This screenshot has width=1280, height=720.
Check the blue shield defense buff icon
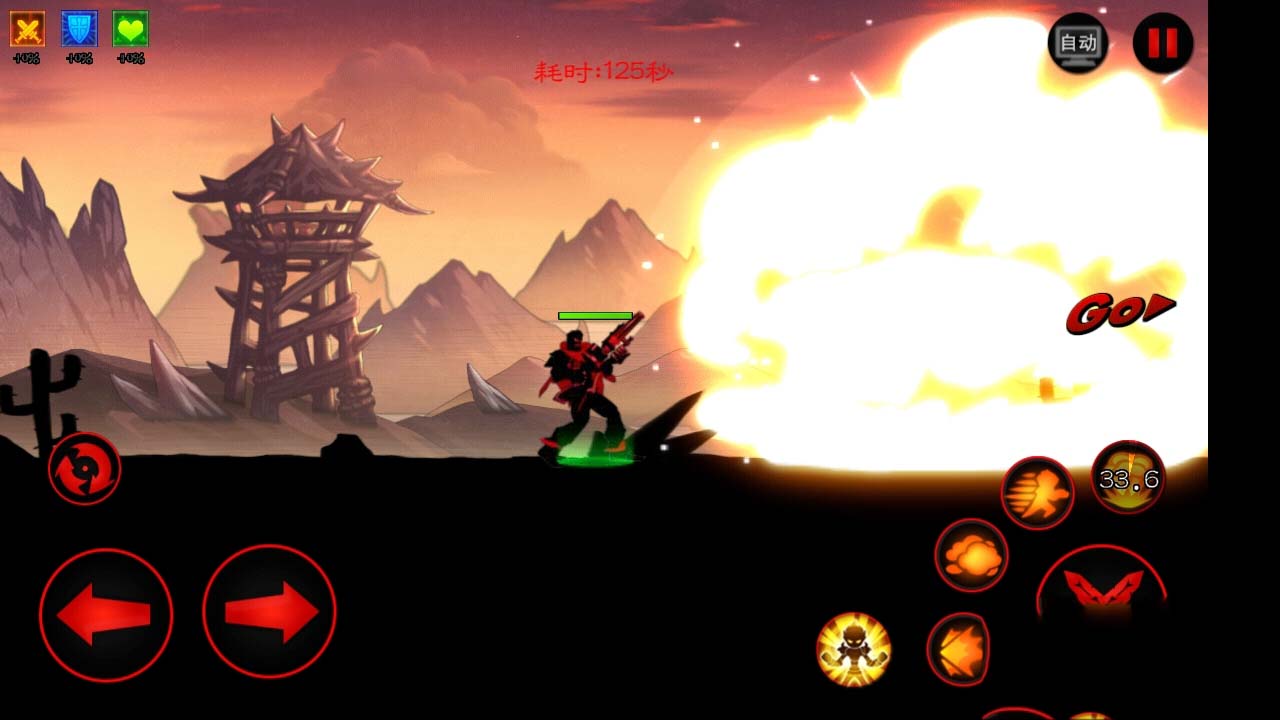click(x=79, y=29)
